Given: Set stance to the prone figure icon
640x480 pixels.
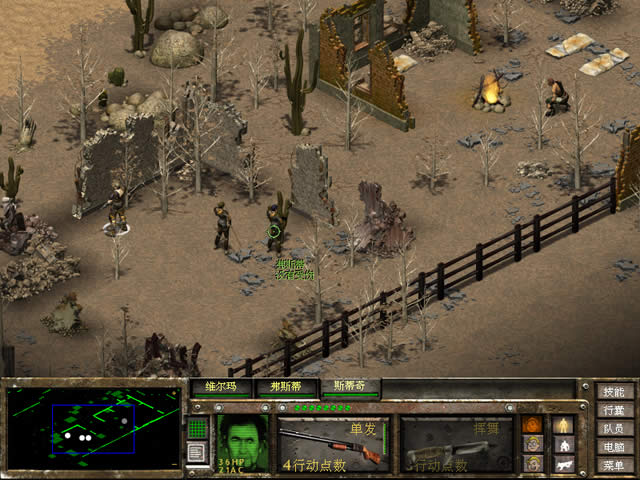Looking at the screenshot, I should click(563, 464).
